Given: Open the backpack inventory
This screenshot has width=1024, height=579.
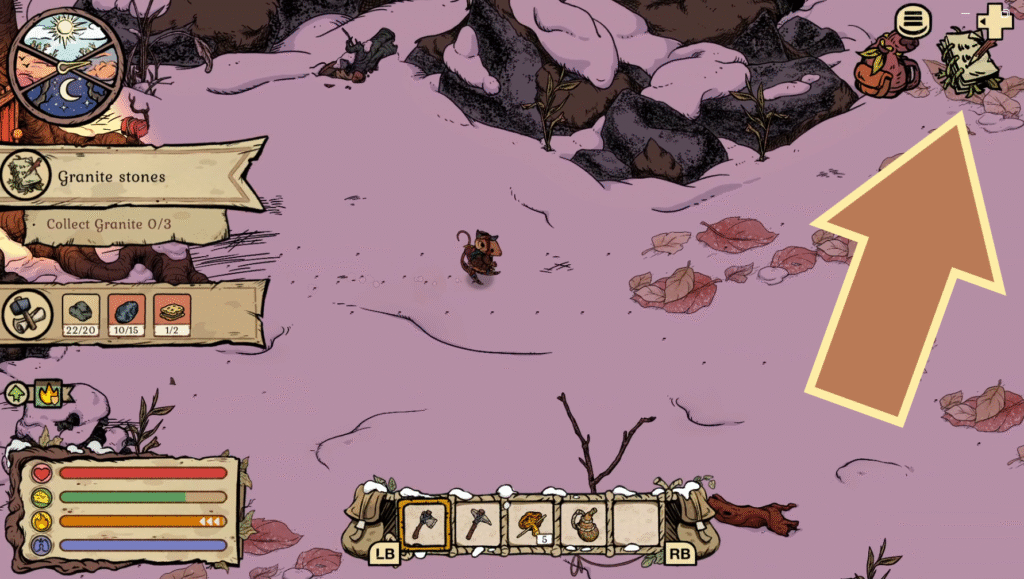Looking at the screenshot, I should click(x=886, y=70).
